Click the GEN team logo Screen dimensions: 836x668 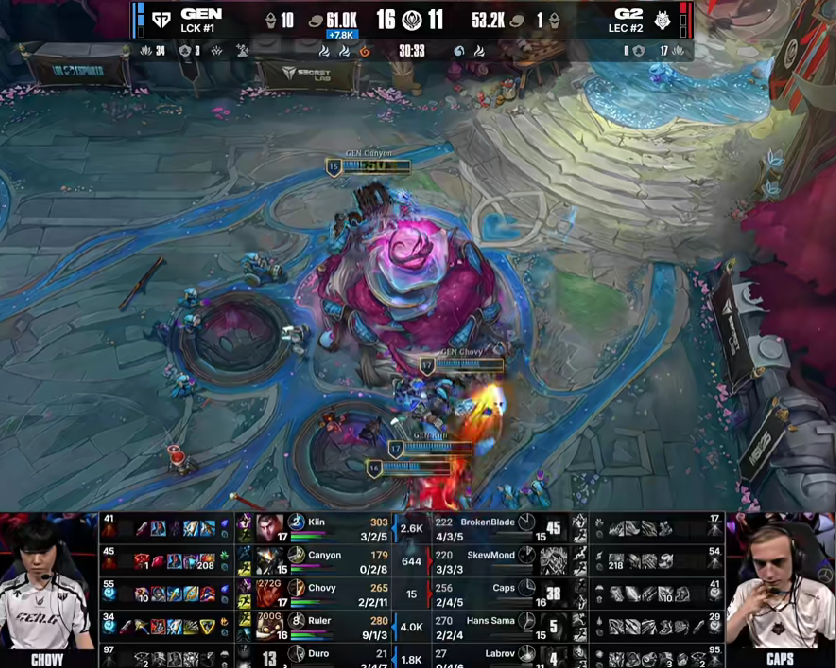pyautogui.click(x=161, y=19)
